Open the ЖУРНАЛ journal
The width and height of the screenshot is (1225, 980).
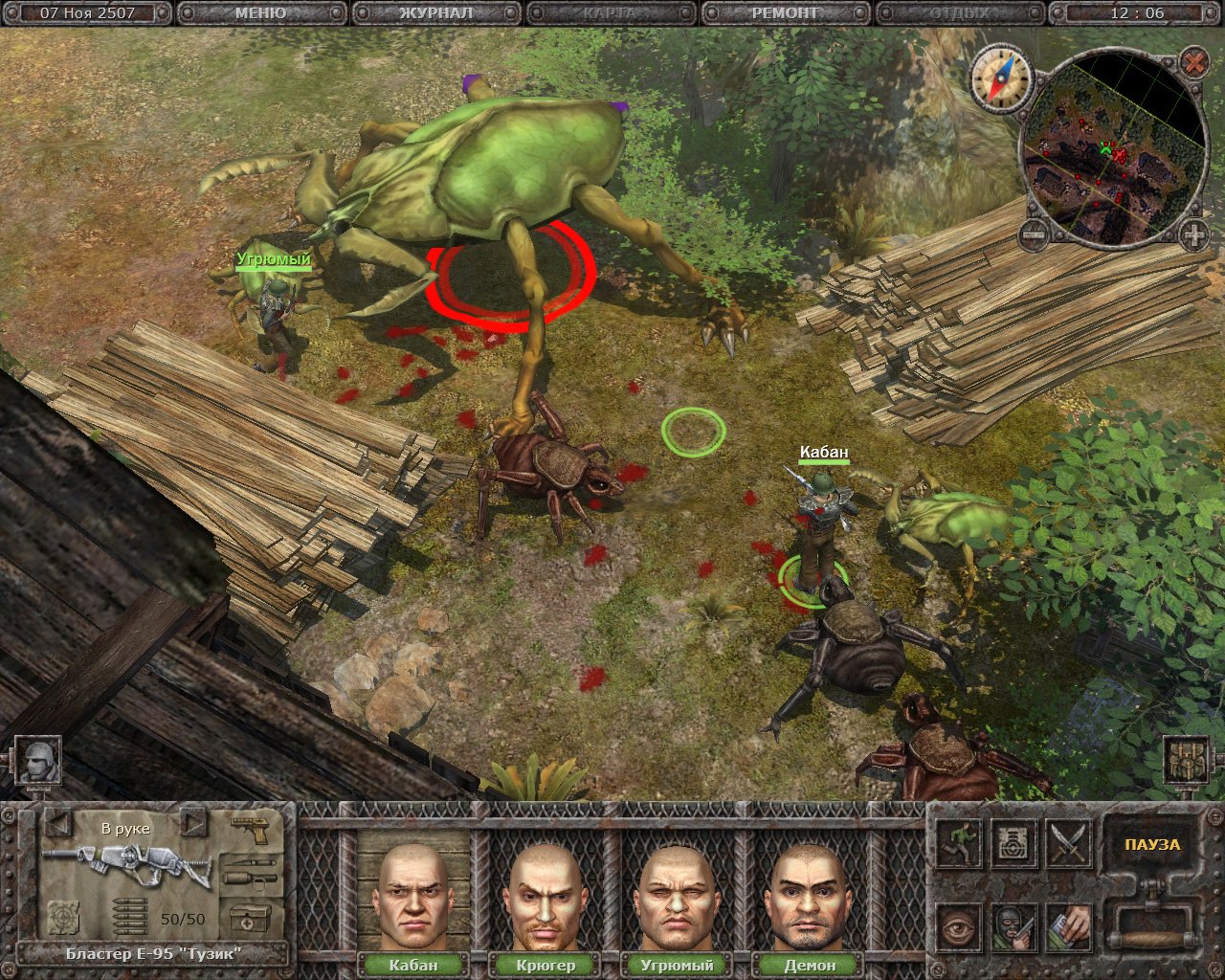pyautogui.click(x=435, y=13)
